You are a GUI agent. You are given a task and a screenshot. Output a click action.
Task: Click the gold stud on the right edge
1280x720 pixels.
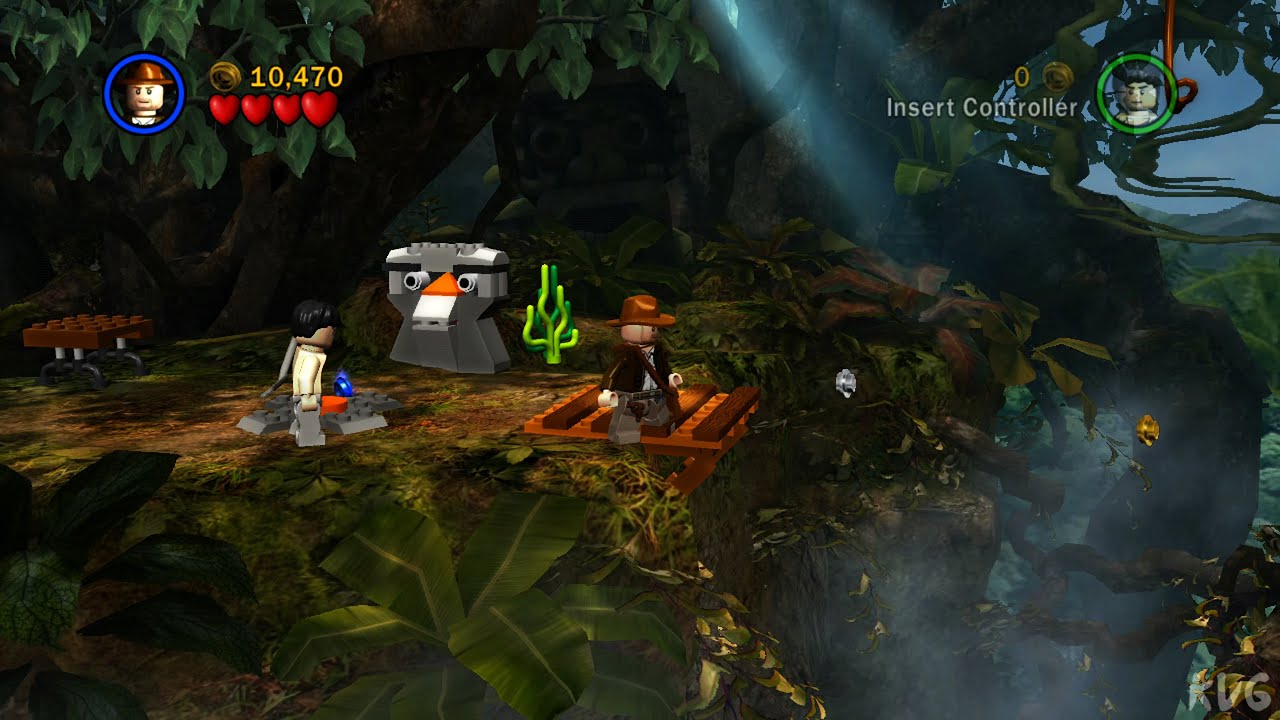tap(1146, 431)
